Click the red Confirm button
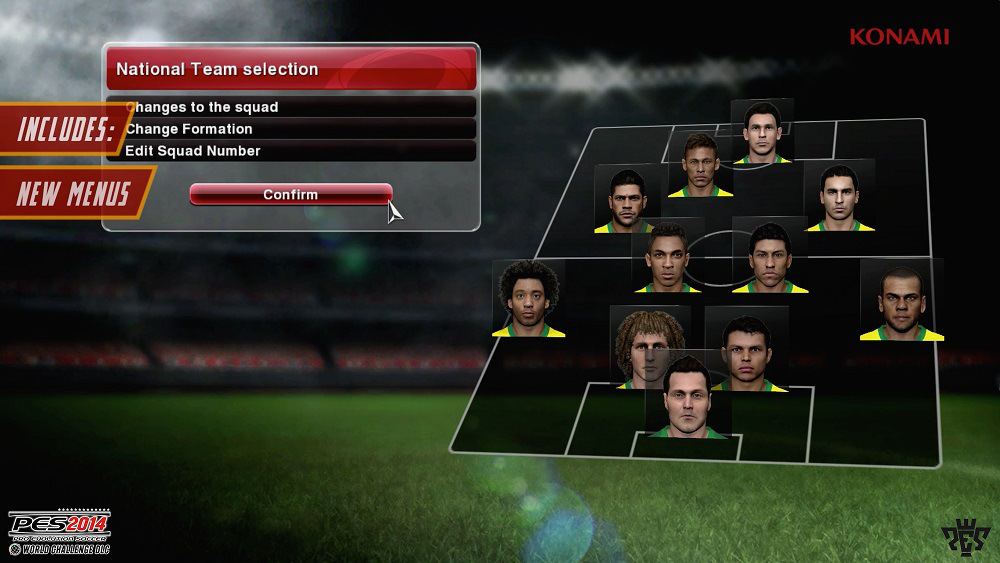The width and height of the screenshot is (1000, 563). pos(291,194)
